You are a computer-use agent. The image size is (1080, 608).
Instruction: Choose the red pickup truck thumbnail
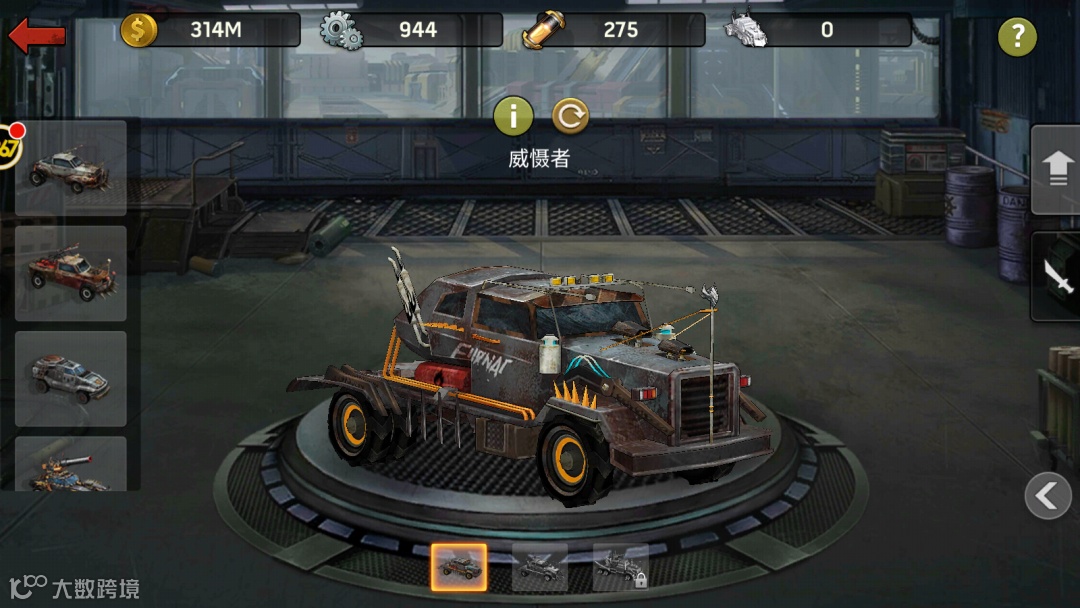click(x=70, y=272)
